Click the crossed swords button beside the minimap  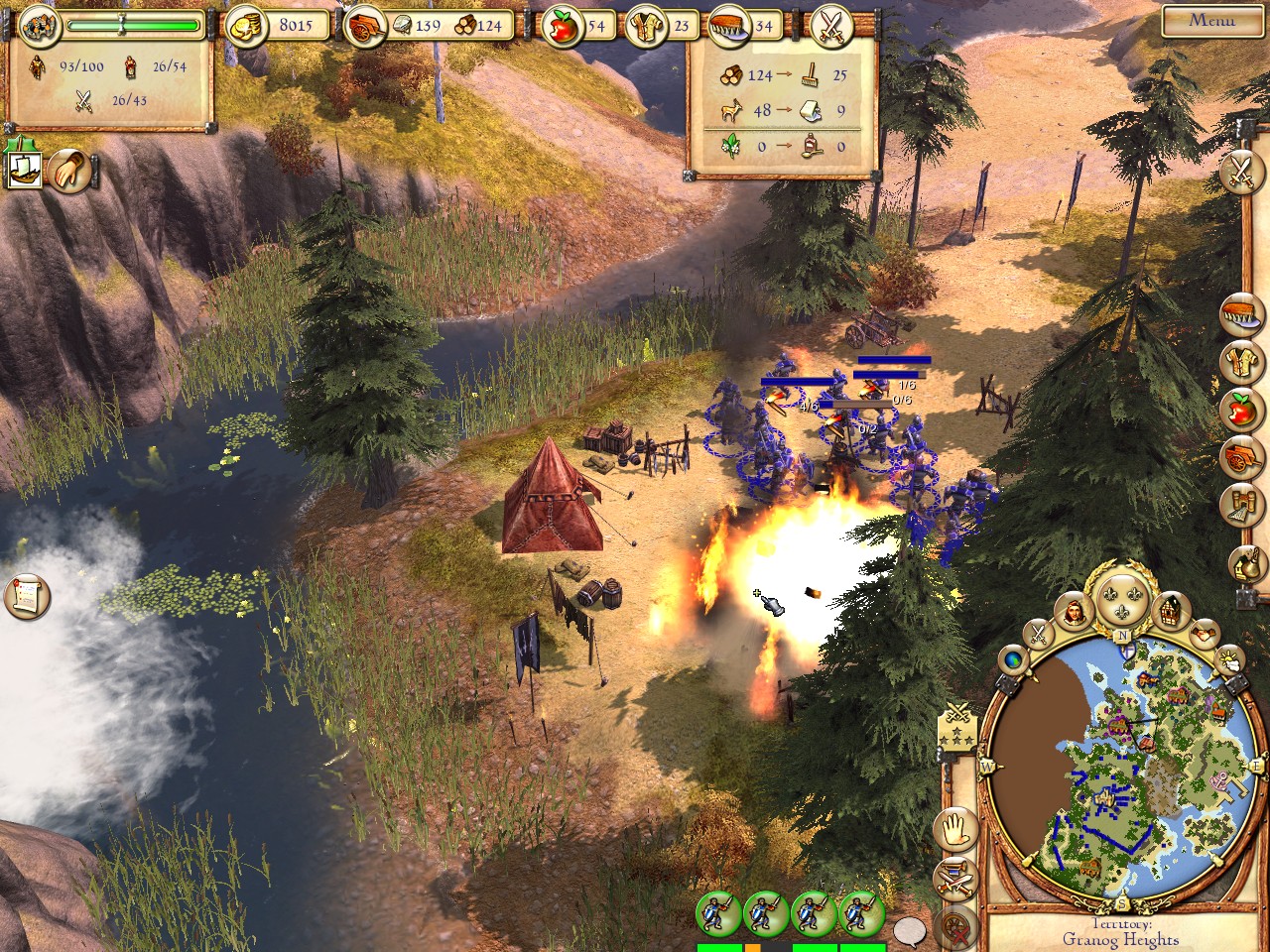[x=1039, y=632]
